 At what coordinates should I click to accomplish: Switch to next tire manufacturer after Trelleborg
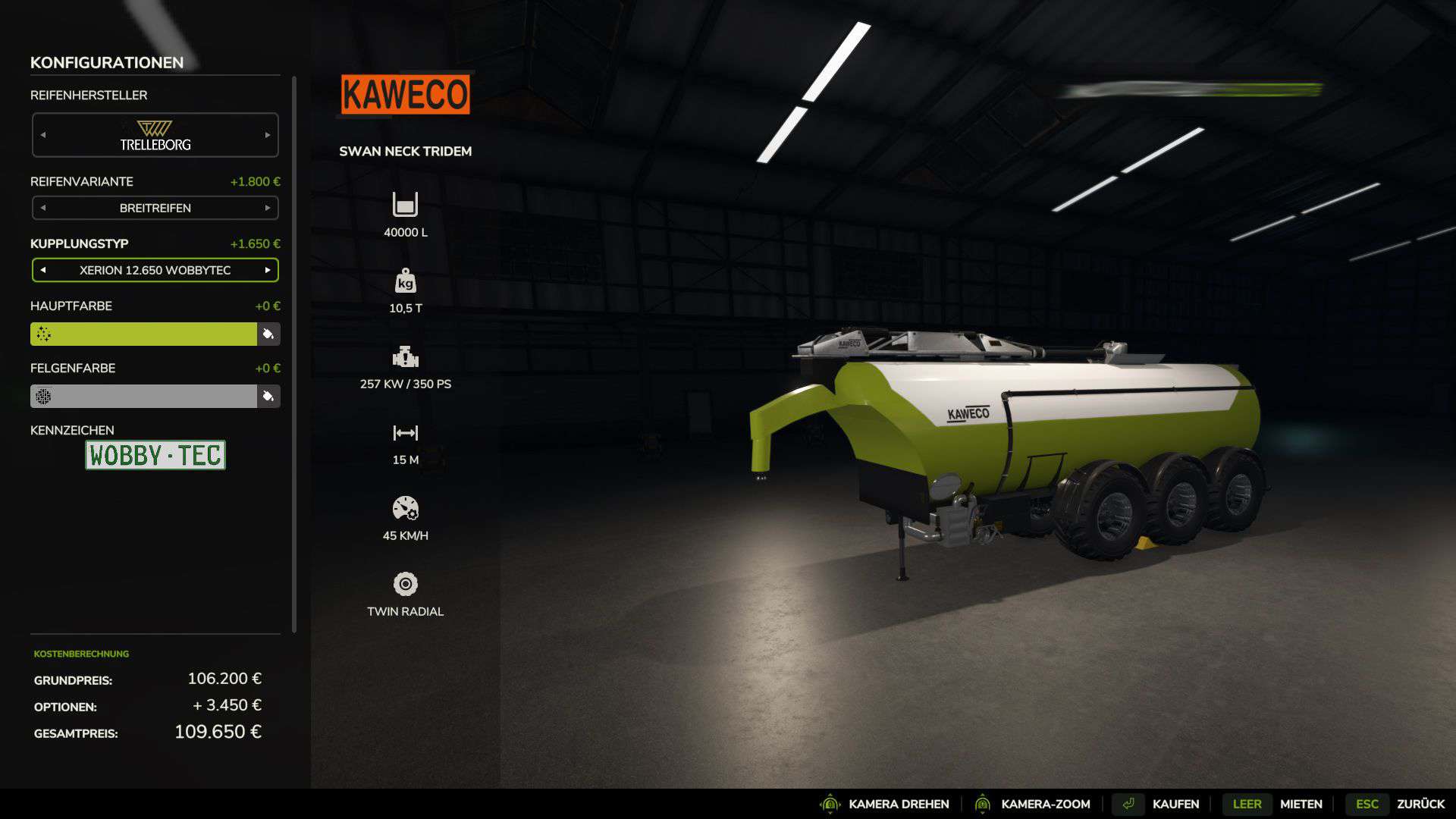[267, 135]
